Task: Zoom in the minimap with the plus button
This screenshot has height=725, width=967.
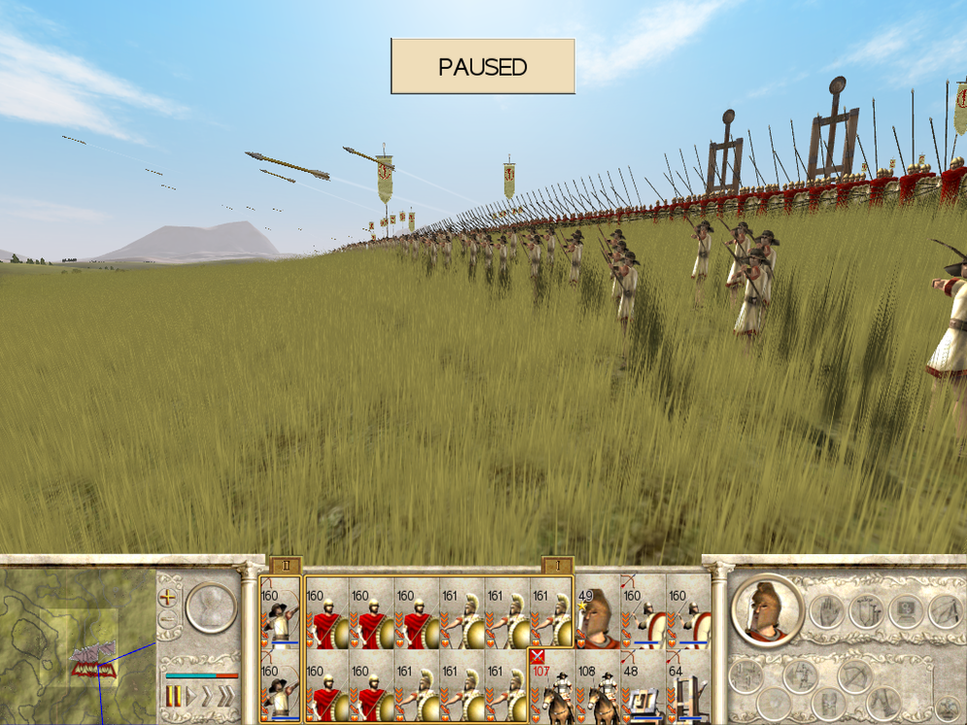Action: pos(168,596)
